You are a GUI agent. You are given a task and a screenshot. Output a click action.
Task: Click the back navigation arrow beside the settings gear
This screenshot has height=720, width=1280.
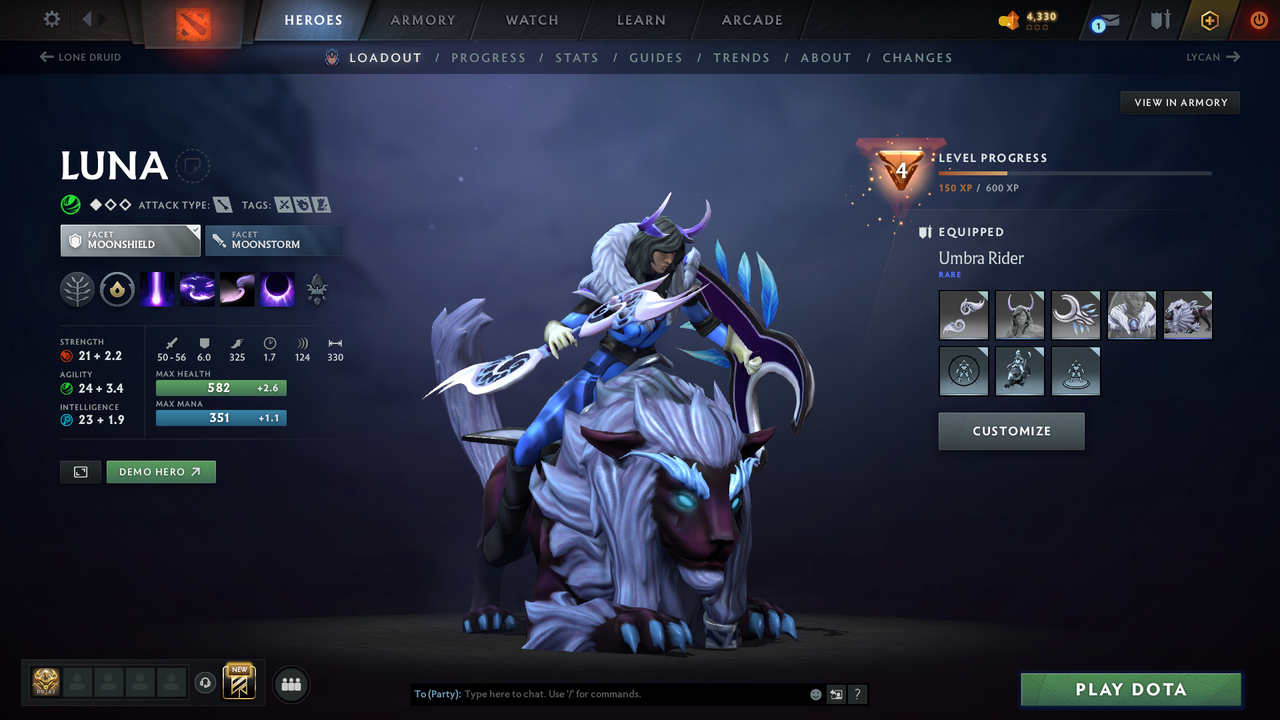tap(88, 18)
